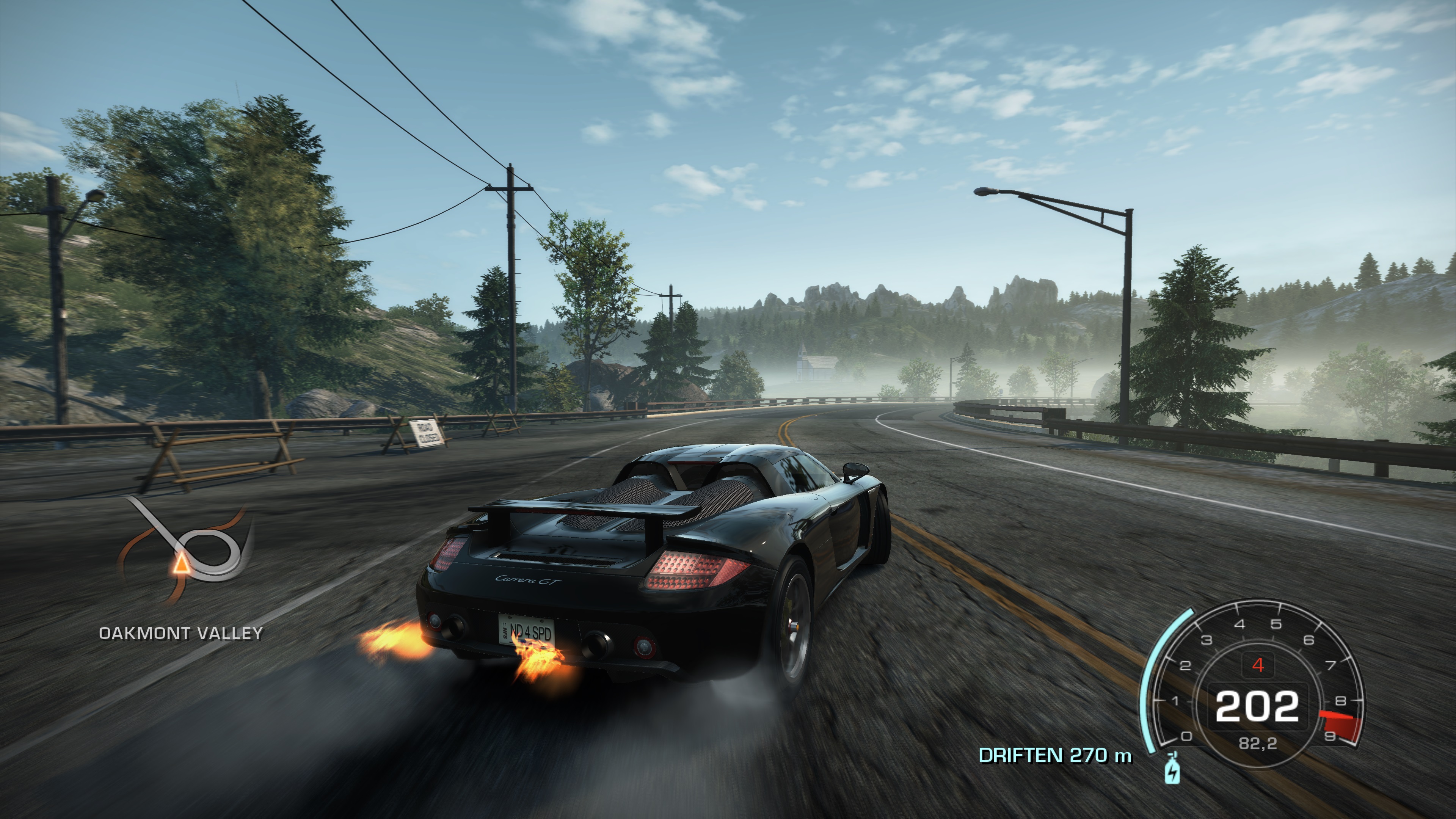Select the distance counter showing 82,2
Screen dimensions: 1456x819
coord(1258,744)
